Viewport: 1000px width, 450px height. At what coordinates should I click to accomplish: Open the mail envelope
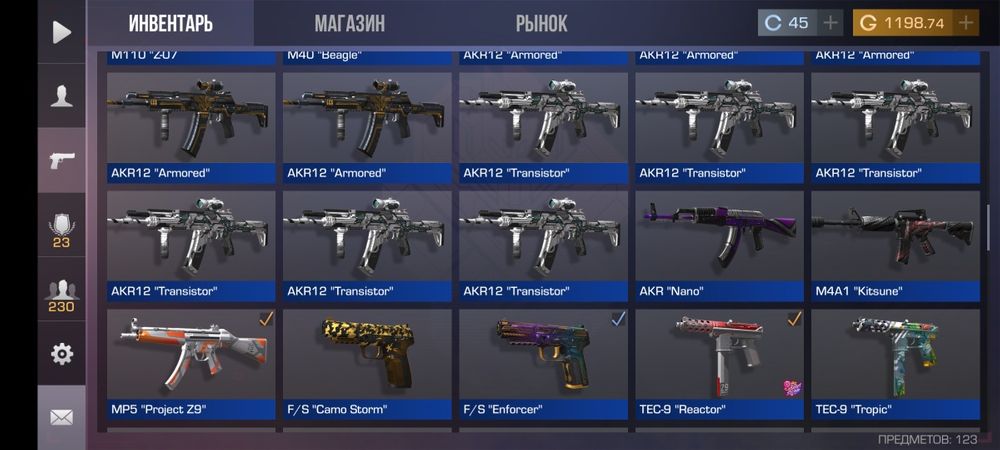[x=62, y=417]
